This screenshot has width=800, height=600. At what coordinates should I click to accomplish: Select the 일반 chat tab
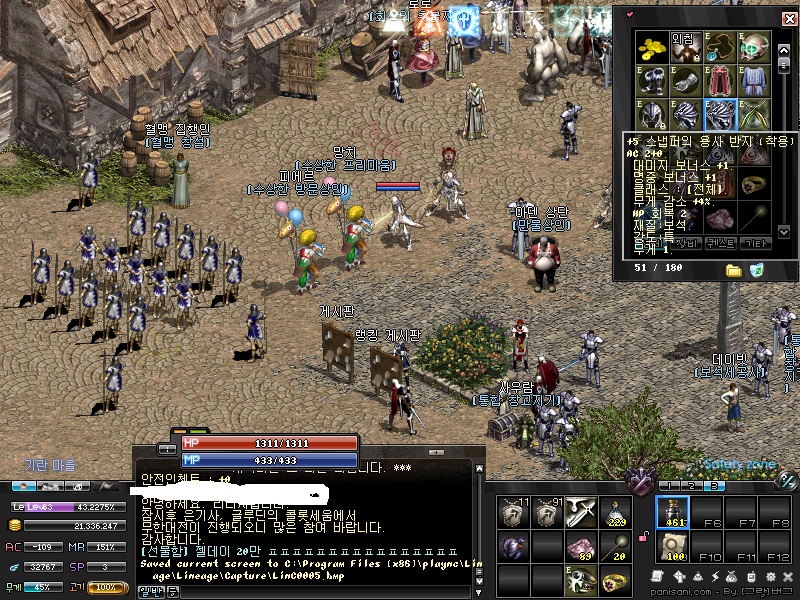(150, 592)
